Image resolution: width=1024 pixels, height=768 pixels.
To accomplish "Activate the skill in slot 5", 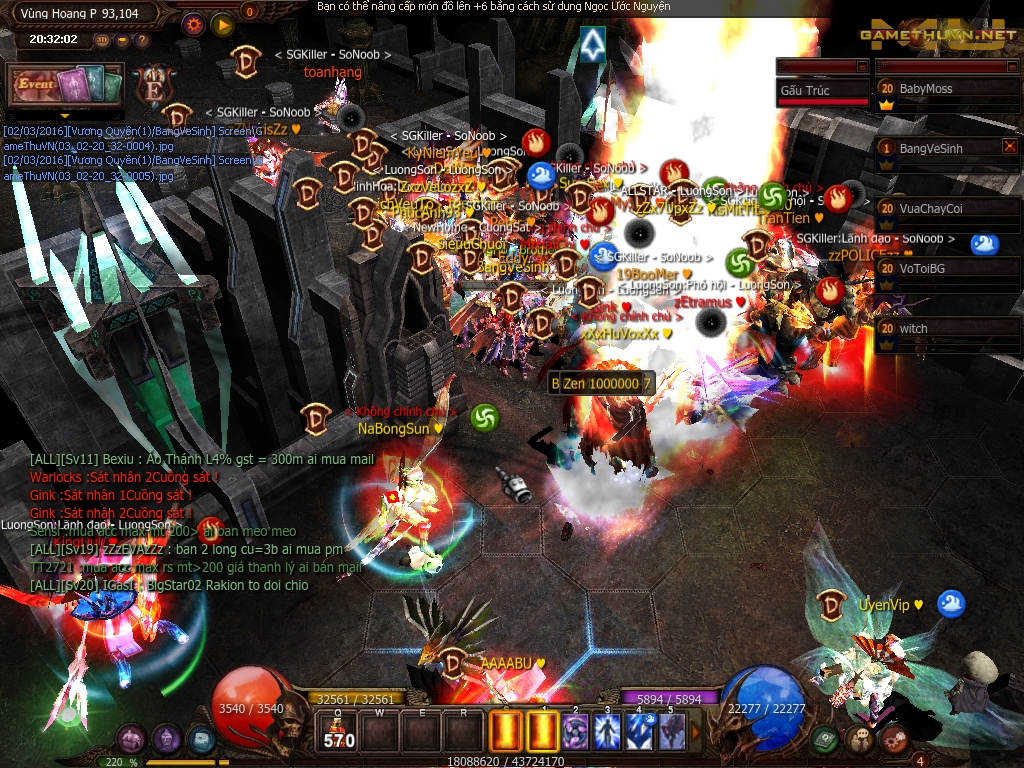I will 671,731.
